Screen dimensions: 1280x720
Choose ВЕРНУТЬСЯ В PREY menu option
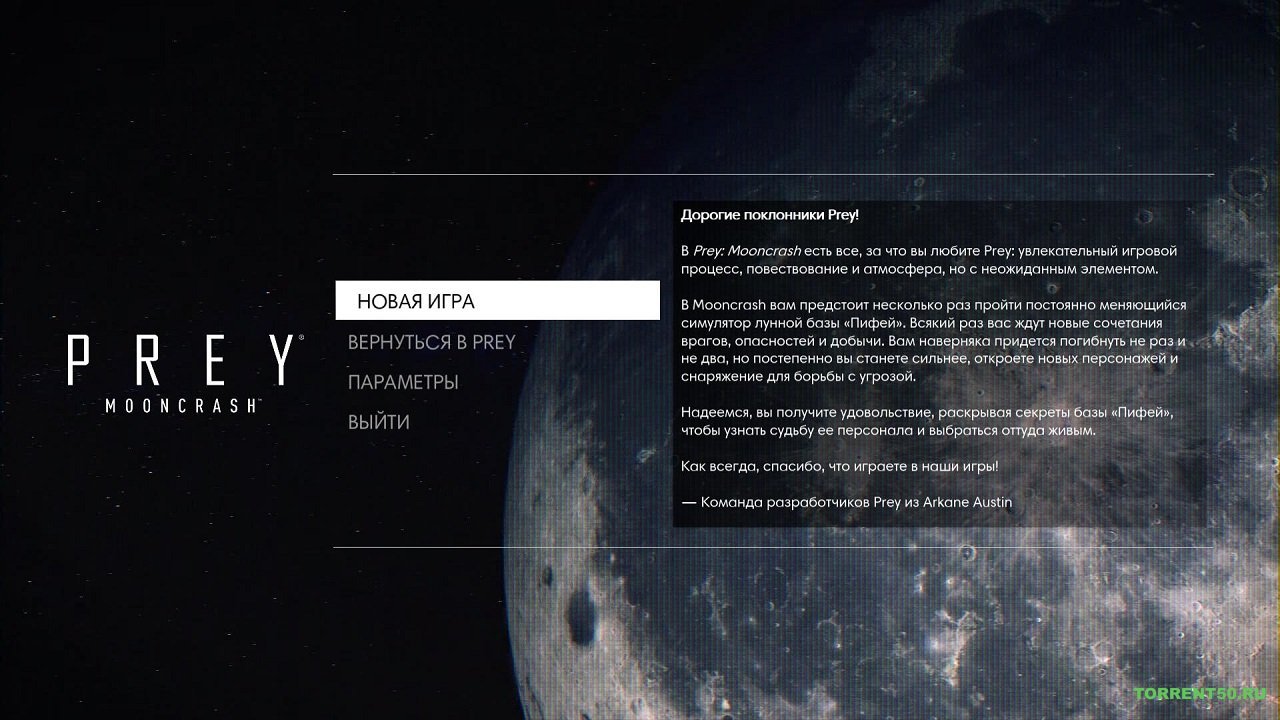click(x=432, y=341)
